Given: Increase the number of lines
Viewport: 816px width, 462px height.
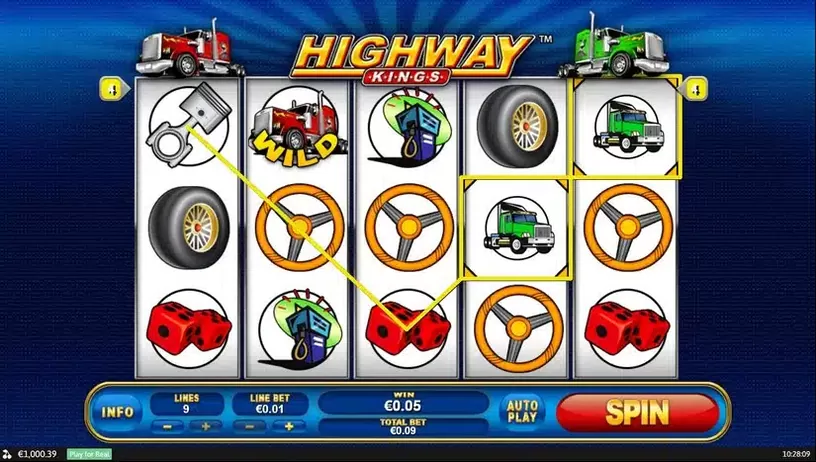Looking at the screenshot, I should coord(206,425).
